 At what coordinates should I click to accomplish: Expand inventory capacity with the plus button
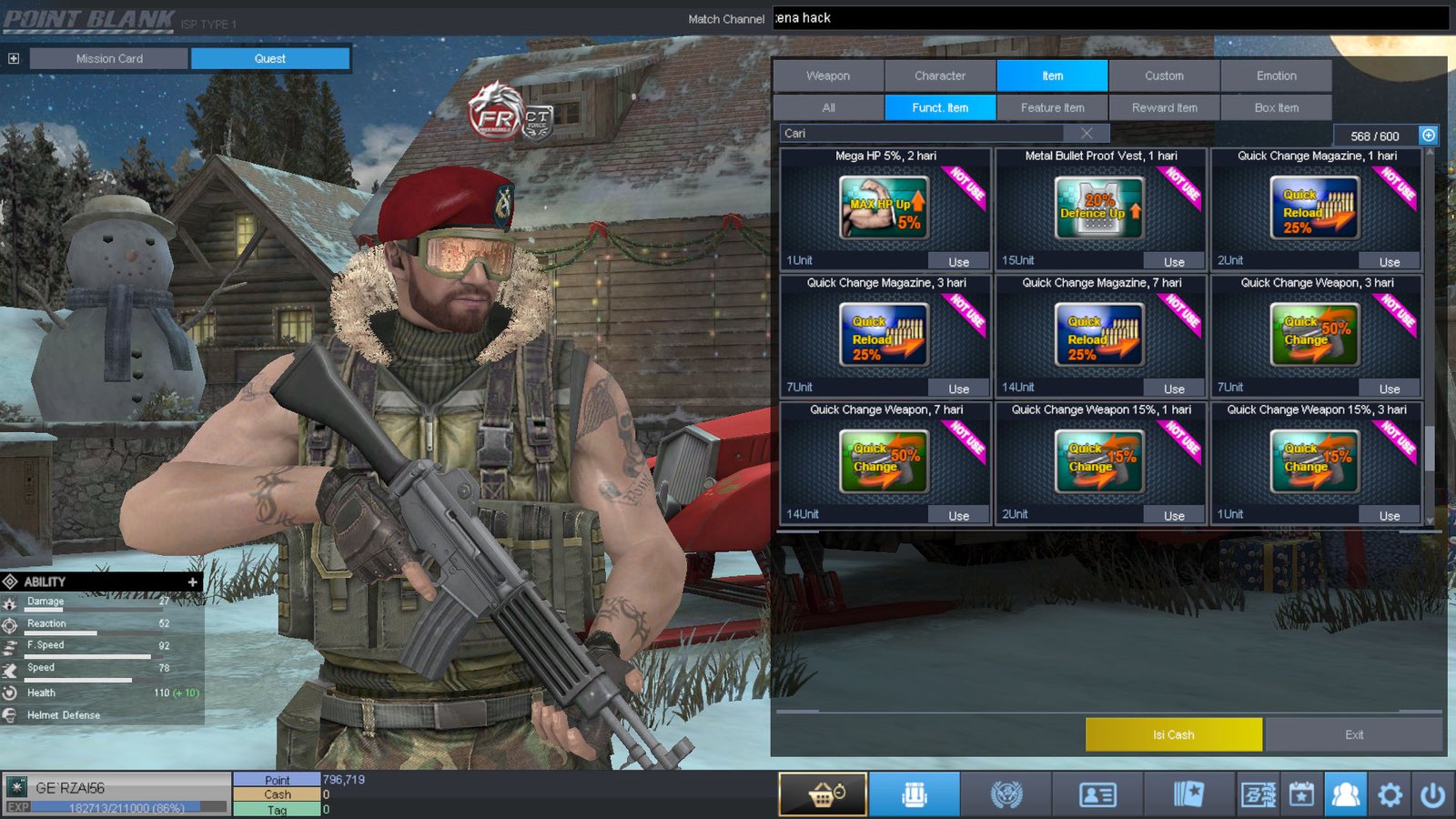pyautogui.click(x=1429, y=136)
